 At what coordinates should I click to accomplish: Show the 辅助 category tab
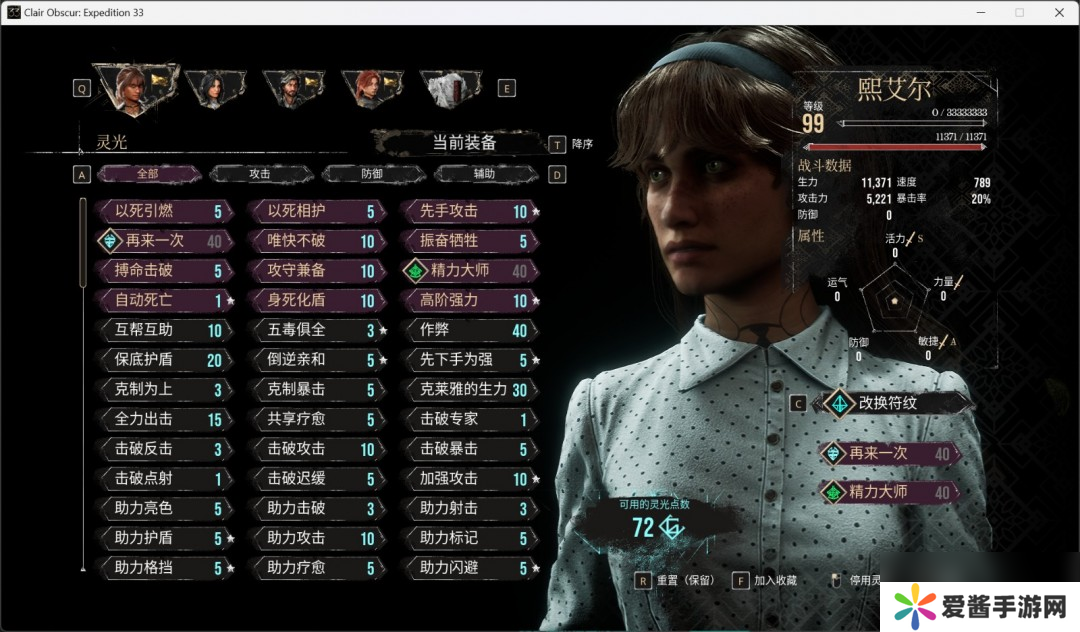pyautogui.click(x=484, y=174)
